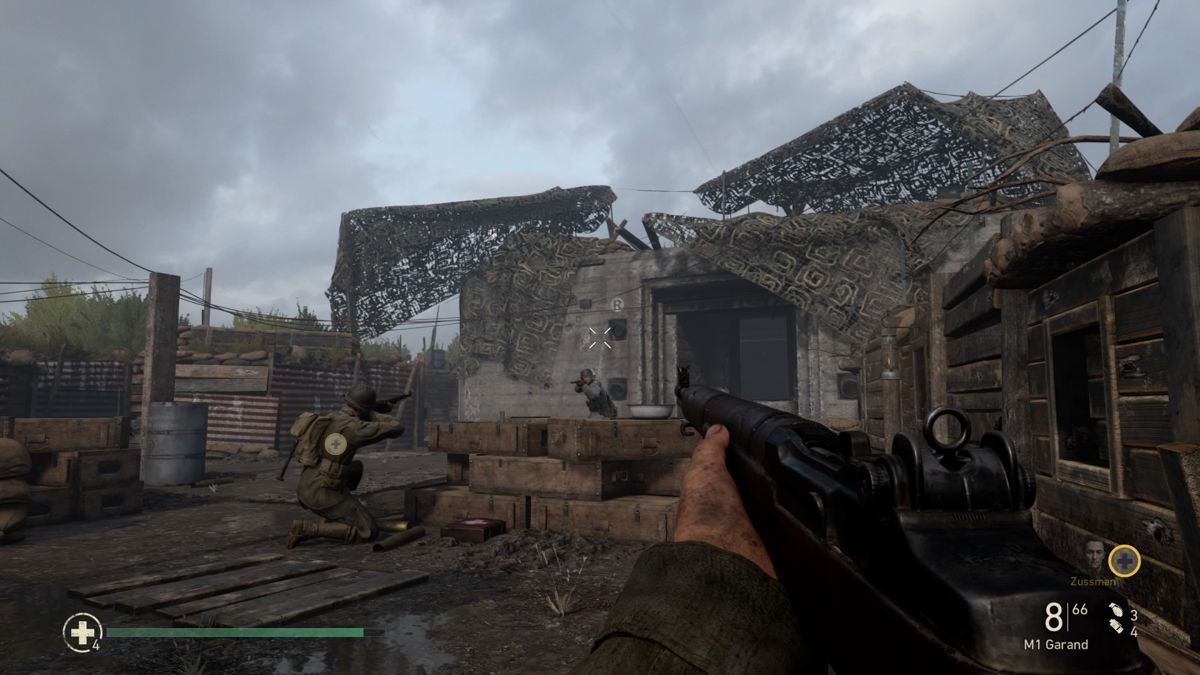The image size is (1200, 675).
Task: Activate the yellow-ringed medkit squad ability
Action: pos(1124,560)
